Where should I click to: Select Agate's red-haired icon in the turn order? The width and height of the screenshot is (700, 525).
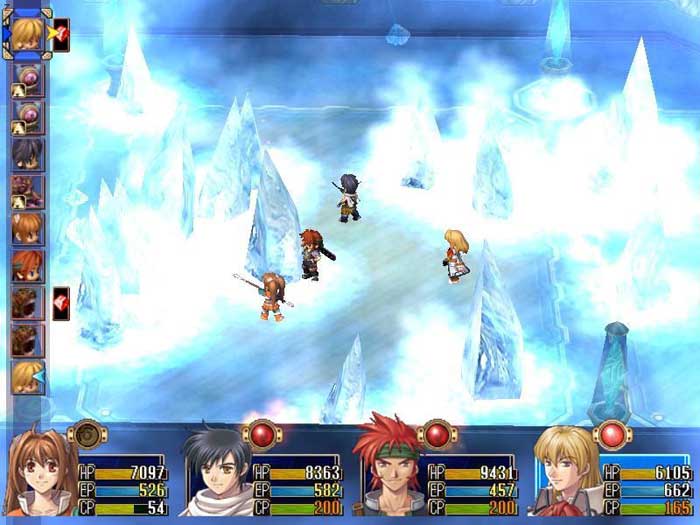click(x=27, y=266)
